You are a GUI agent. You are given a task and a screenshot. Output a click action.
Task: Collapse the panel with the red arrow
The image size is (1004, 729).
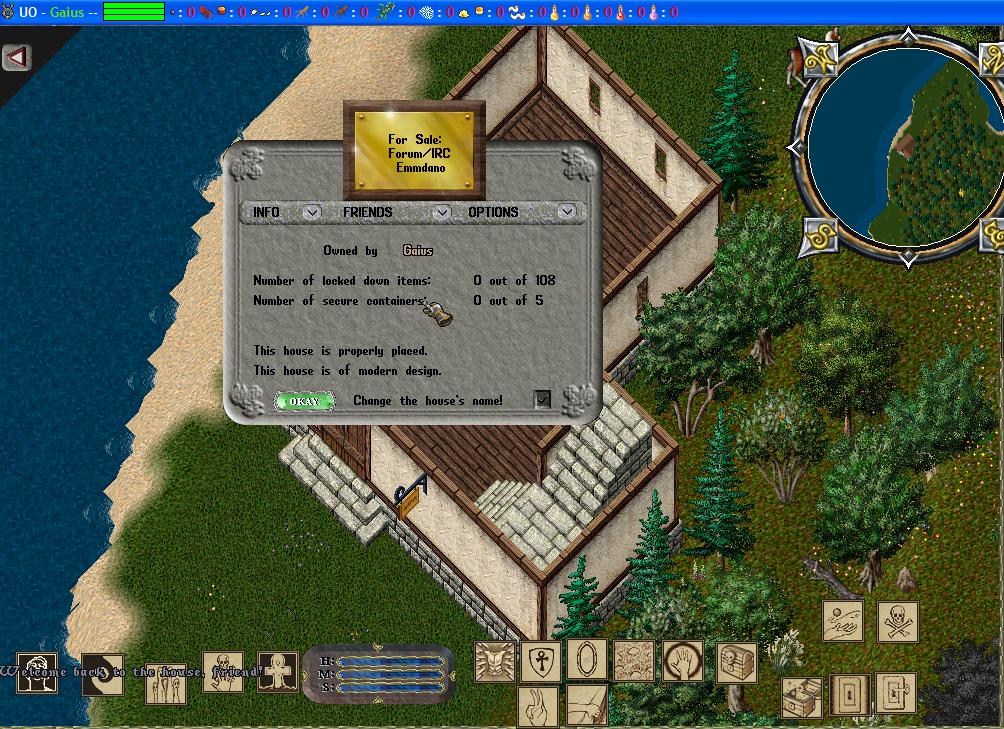click(x=16, y=57)
